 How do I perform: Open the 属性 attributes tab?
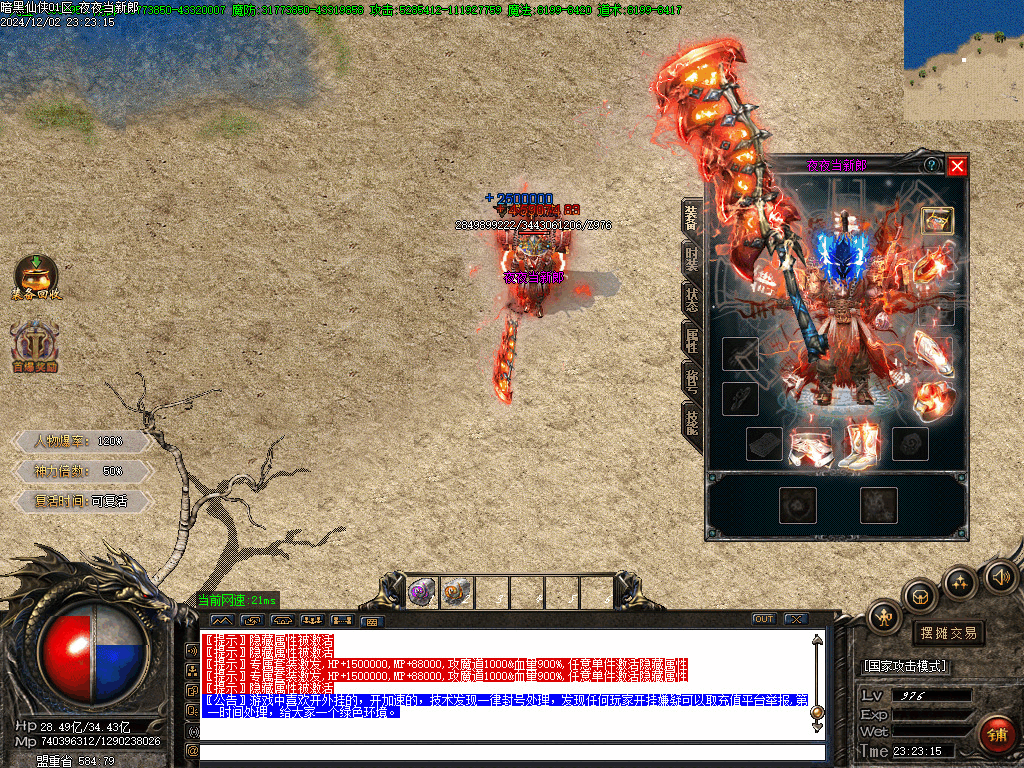[x=692, y=340]
